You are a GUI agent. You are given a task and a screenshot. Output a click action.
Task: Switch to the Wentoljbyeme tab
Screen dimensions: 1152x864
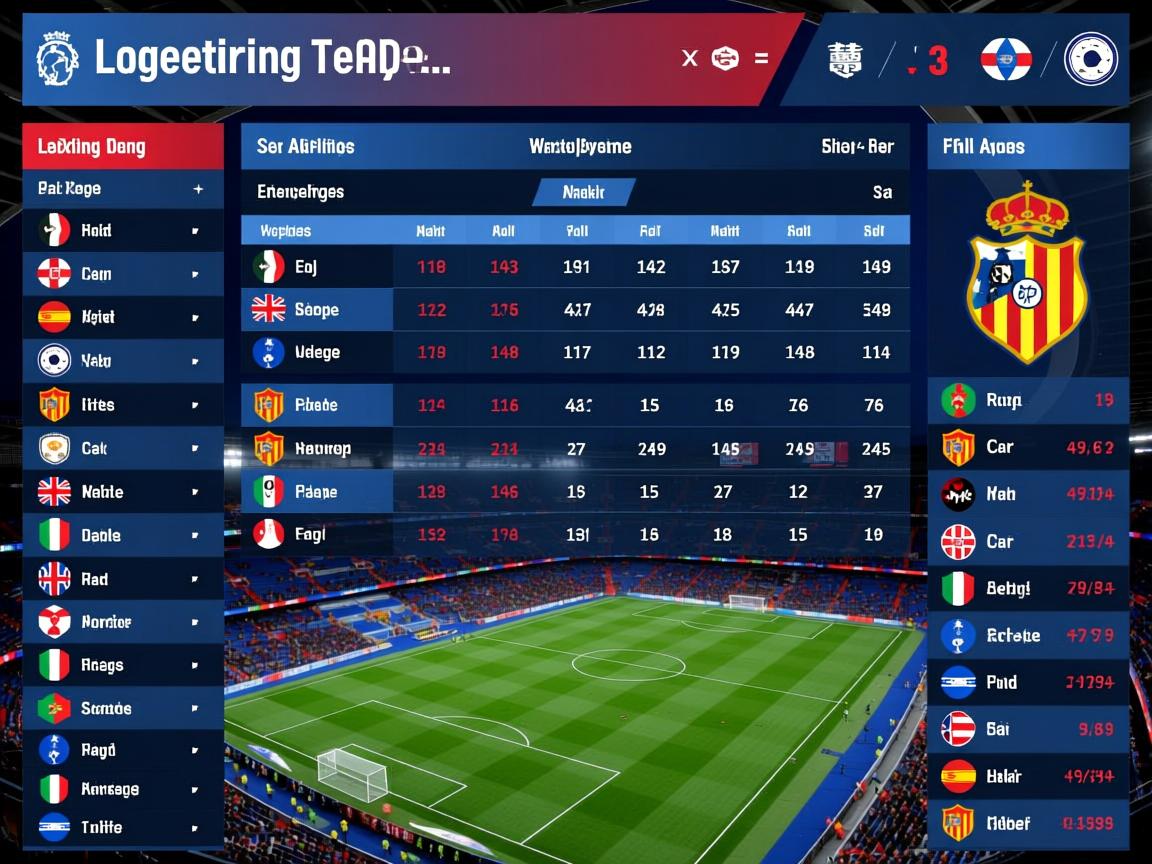[x=580, y=146]
